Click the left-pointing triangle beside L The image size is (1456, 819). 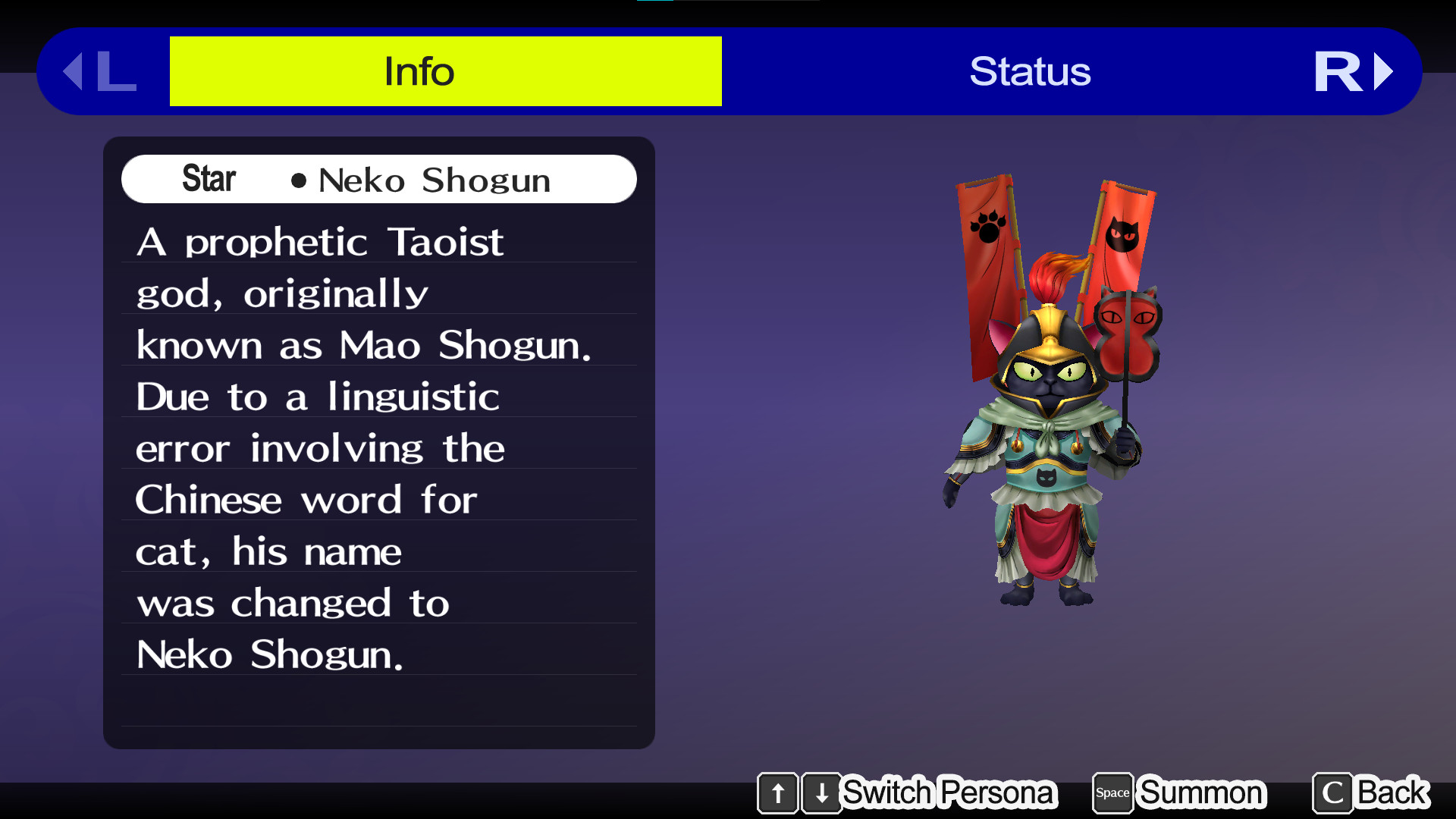pyautogui.click(x=73, y=71)
